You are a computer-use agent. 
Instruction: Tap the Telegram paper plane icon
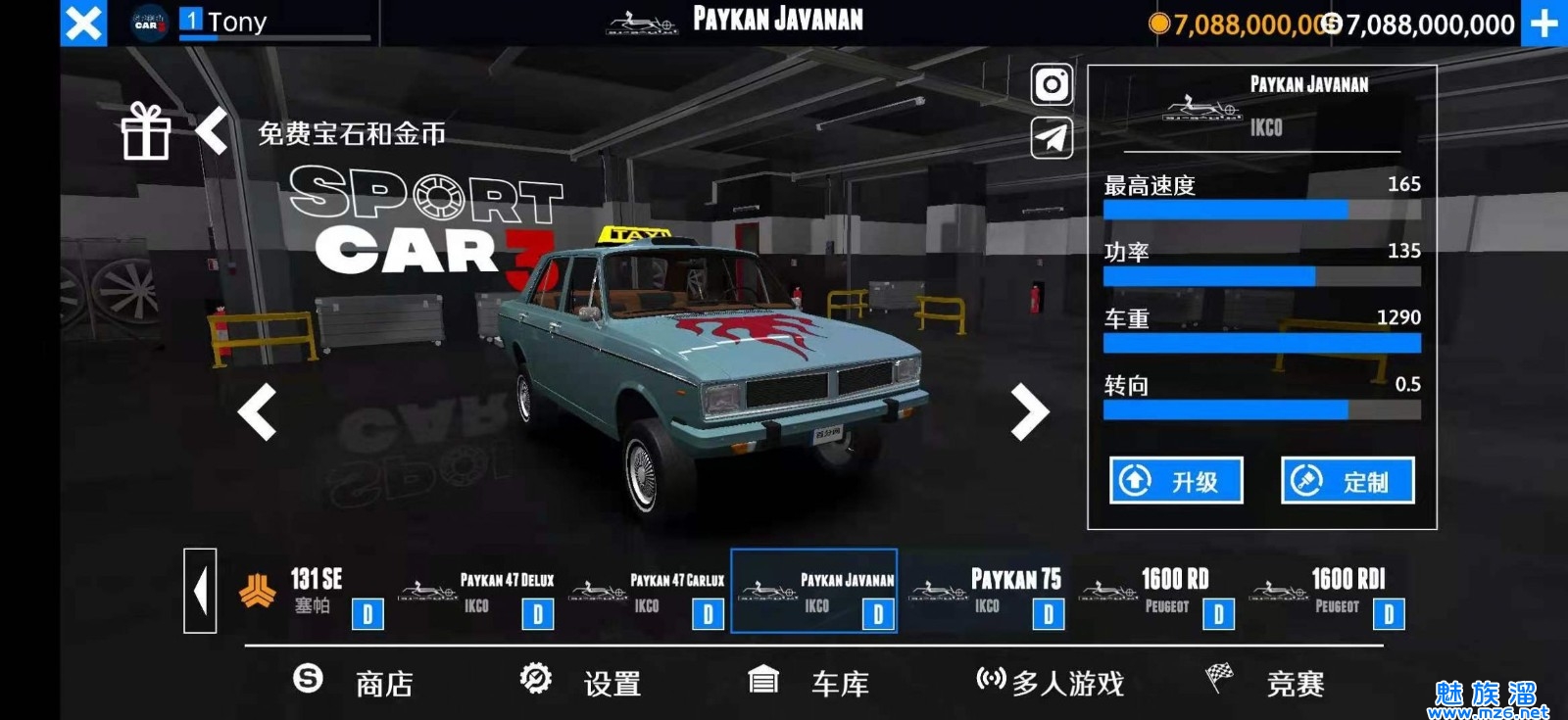pyautogui.click(x=1052, y=138)
